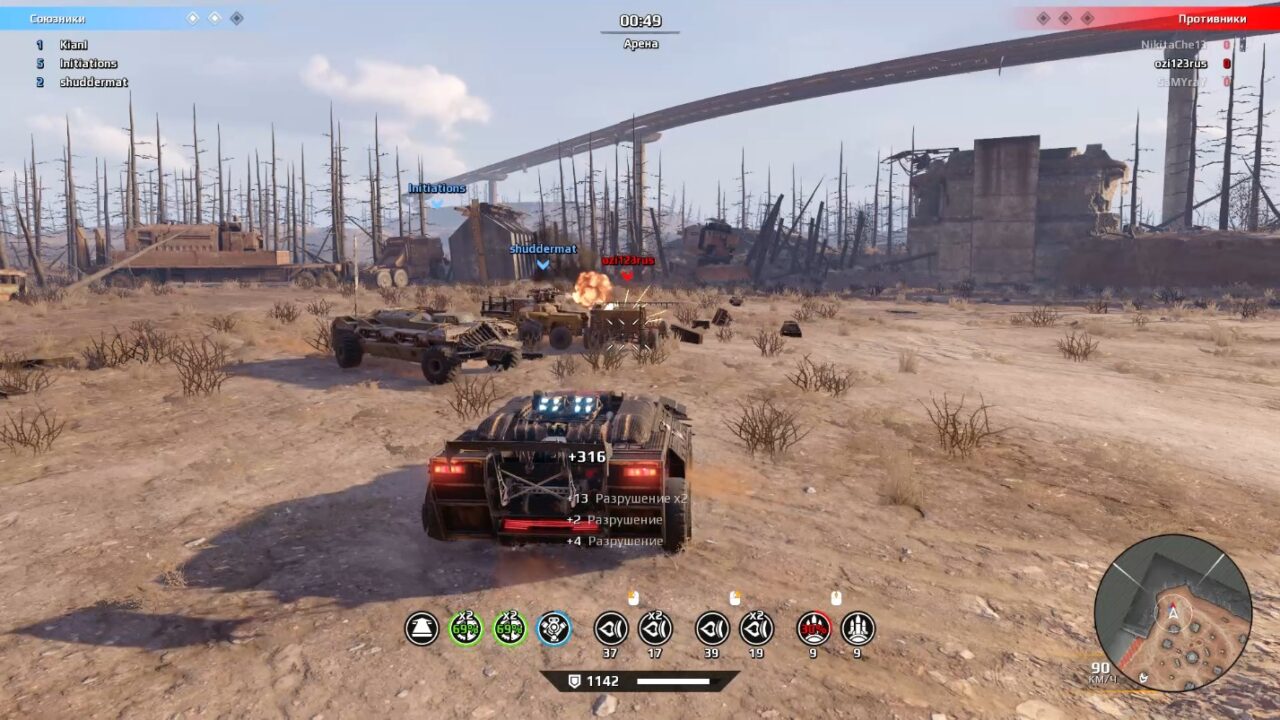Image resolution: width=1280 pixels, height=720 pixels.
Task: Choose the x2 weapon icon with 19 ammo
Action: click(757, 628)
